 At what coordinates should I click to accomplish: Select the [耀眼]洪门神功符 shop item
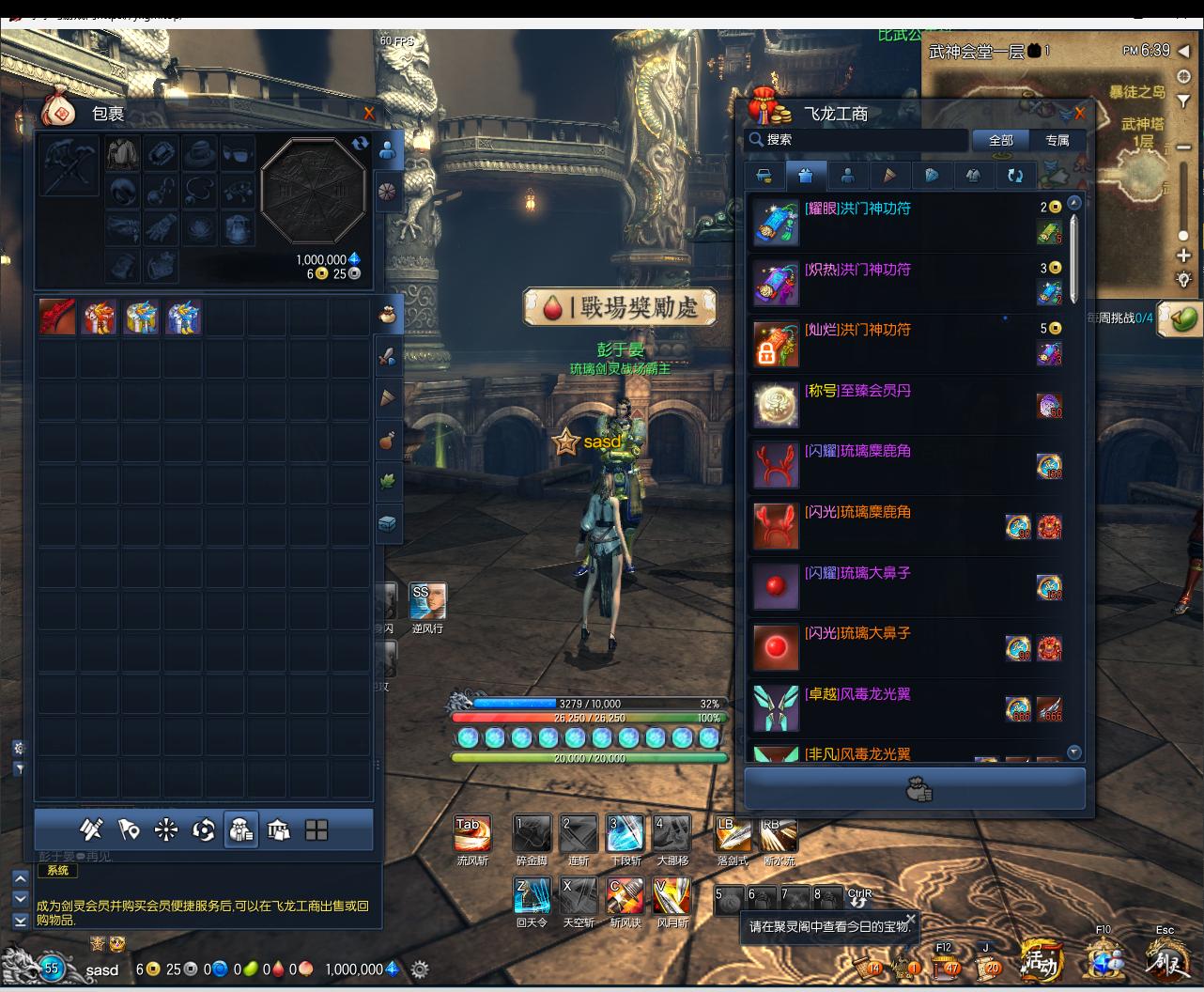point(857,209)
